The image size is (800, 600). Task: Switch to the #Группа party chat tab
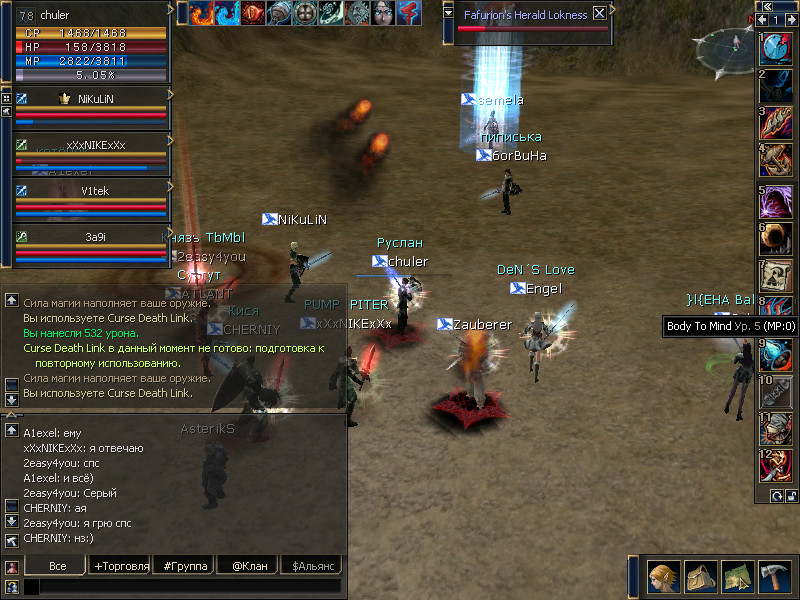pos(185,566)
